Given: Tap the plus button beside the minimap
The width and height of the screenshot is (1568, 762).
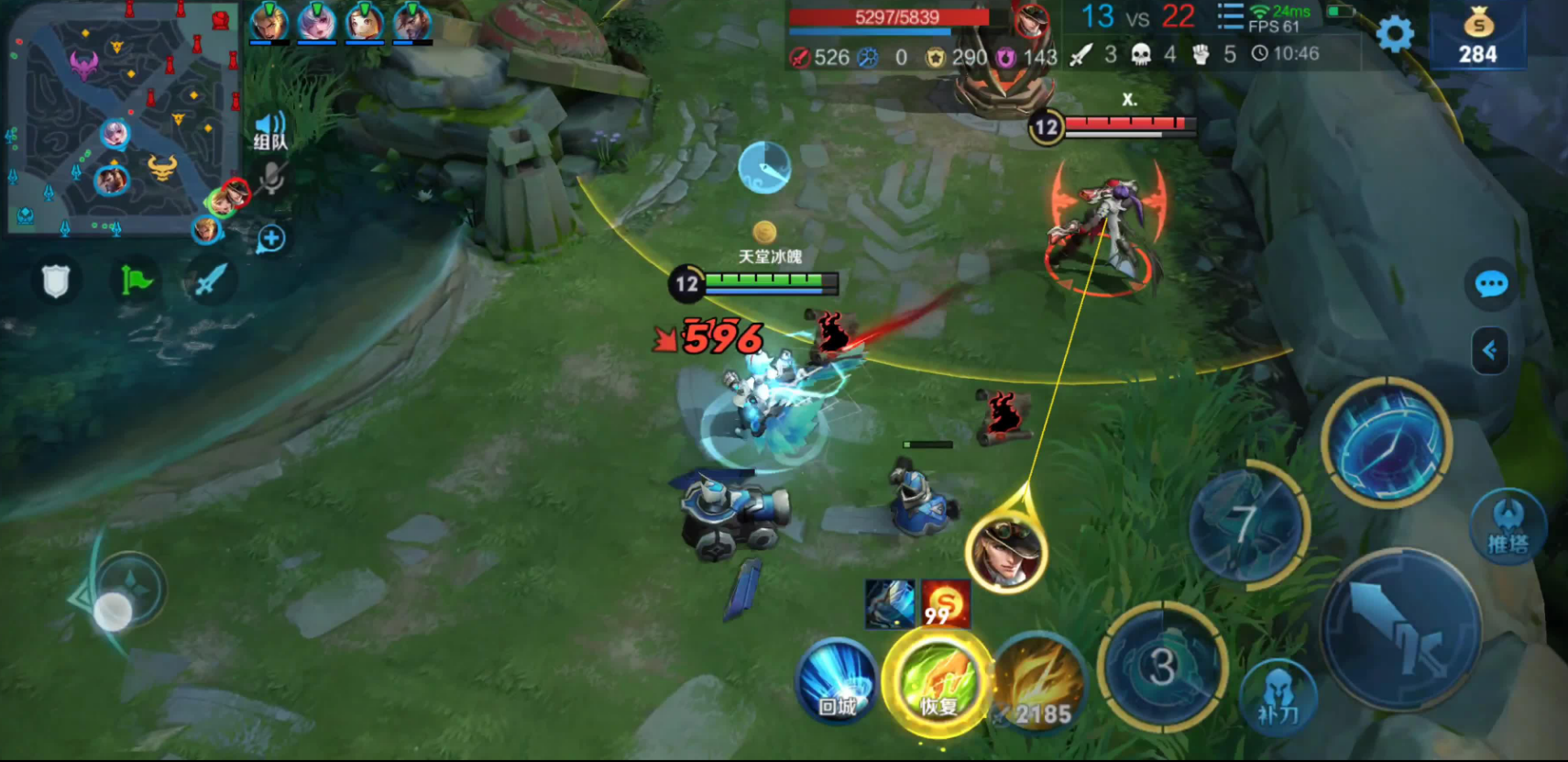Looking at the screenshot, I should point(270,239).
